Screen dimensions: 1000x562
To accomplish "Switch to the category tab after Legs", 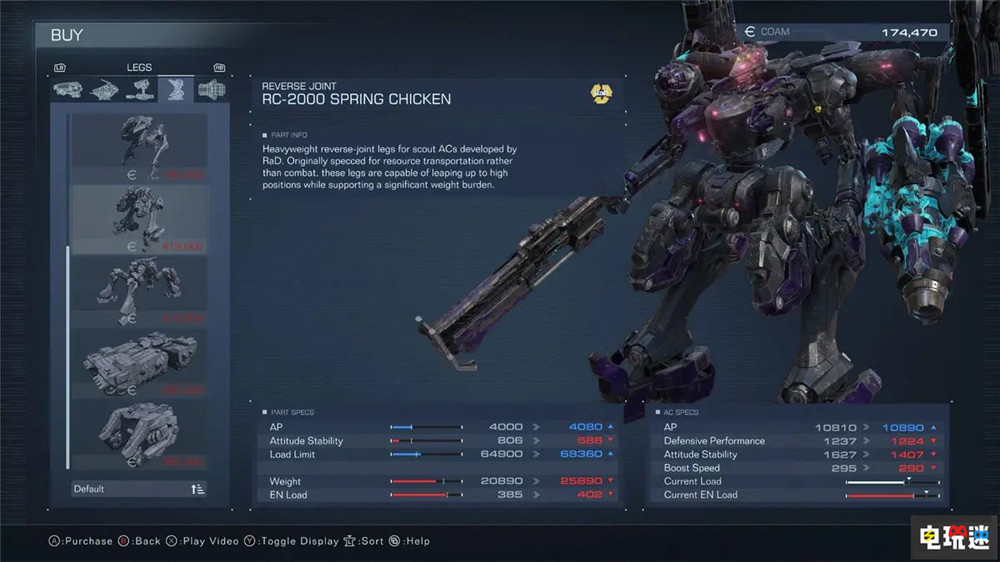I will pyautogui.click(x=210, y=91).
